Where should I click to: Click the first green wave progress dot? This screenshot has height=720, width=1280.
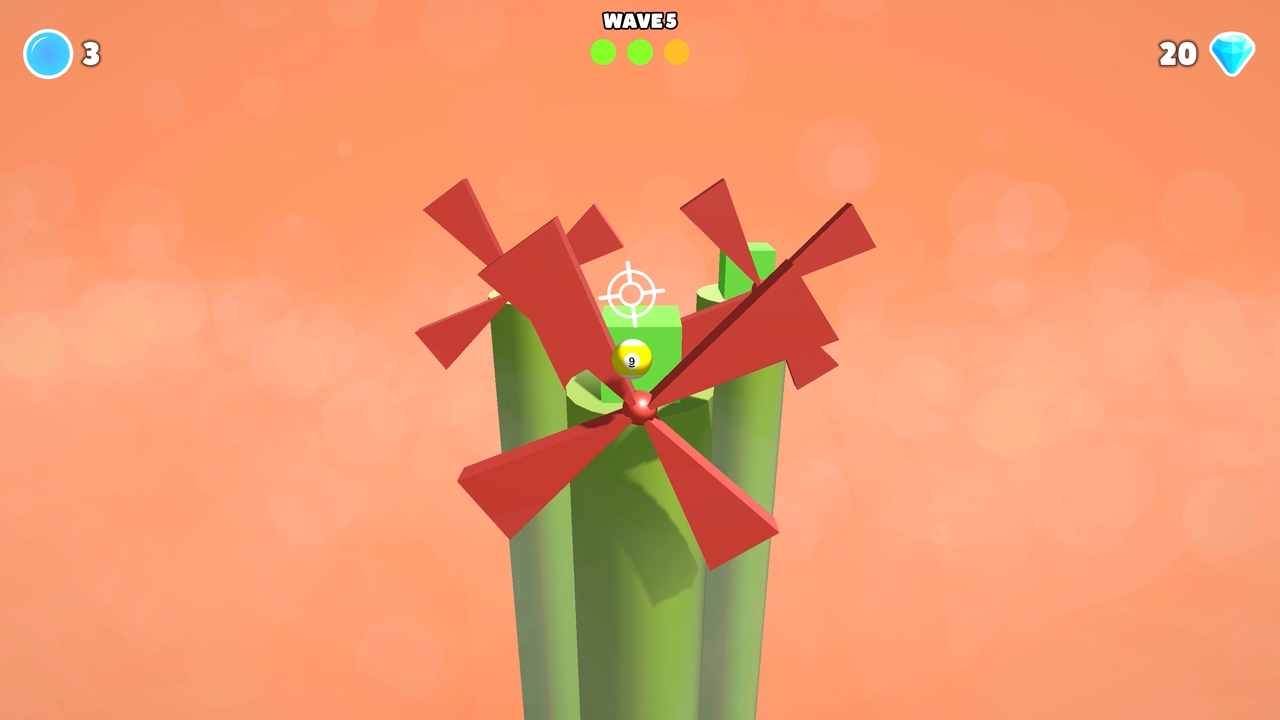click(x=603, y=53)
